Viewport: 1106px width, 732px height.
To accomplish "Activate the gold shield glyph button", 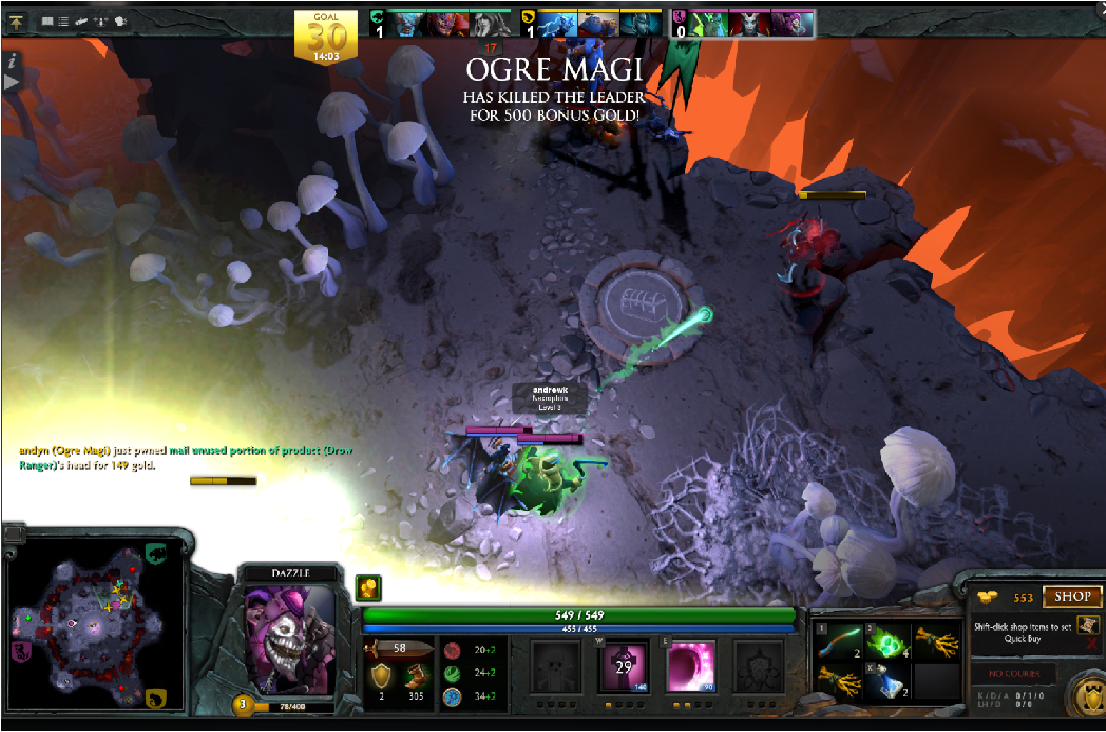I will 1085,695.
